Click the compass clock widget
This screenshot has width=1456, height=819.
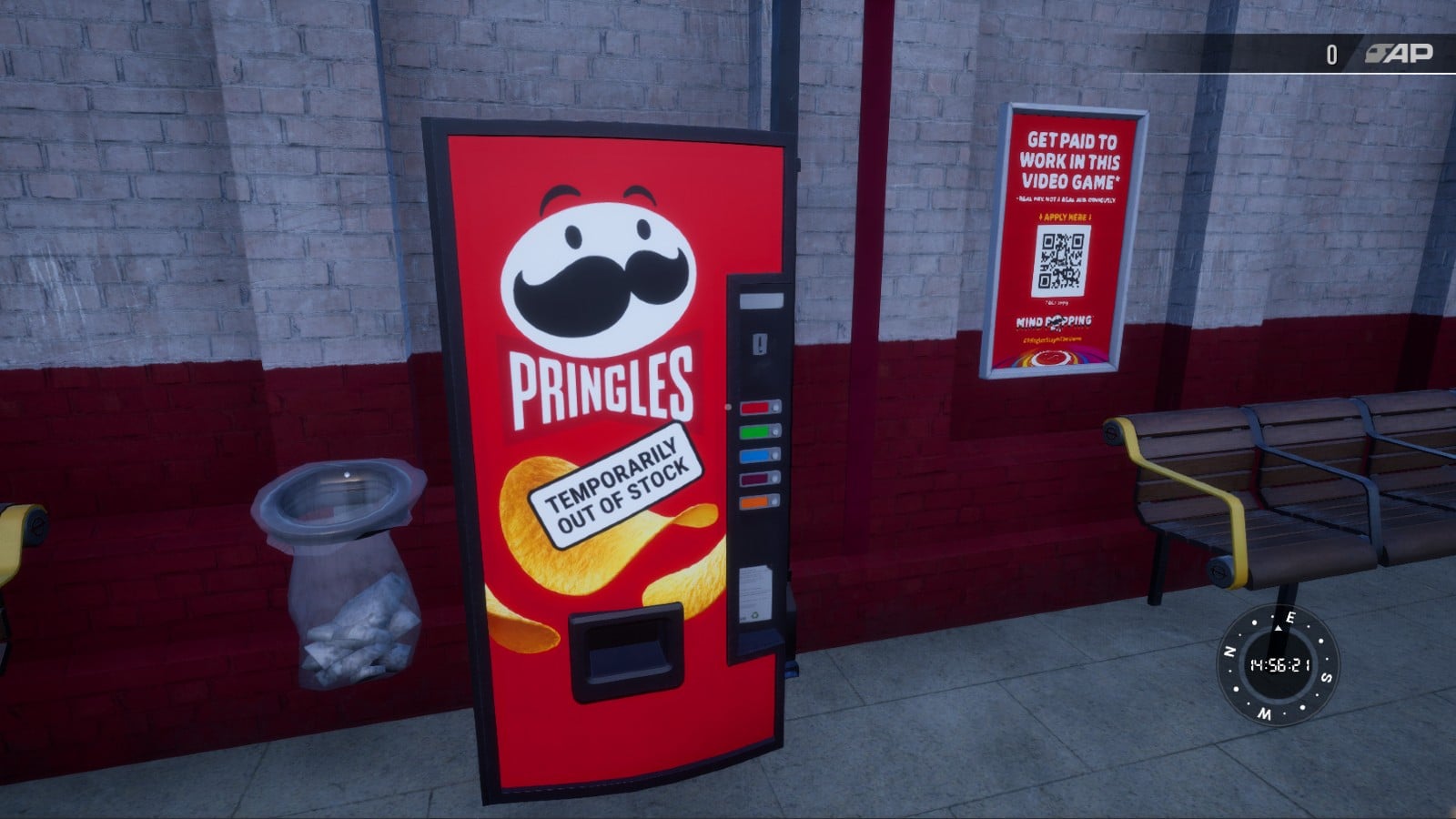coord(1279,665)
